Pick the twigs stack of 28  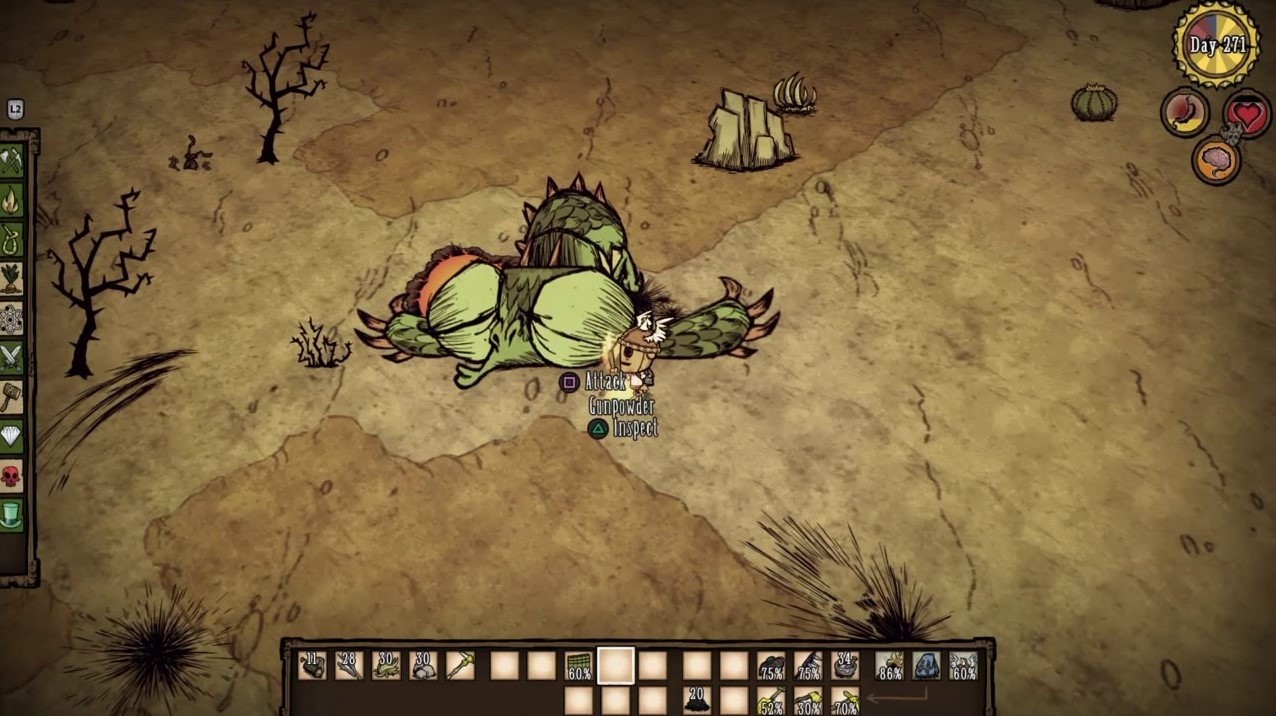pos(349,665)
